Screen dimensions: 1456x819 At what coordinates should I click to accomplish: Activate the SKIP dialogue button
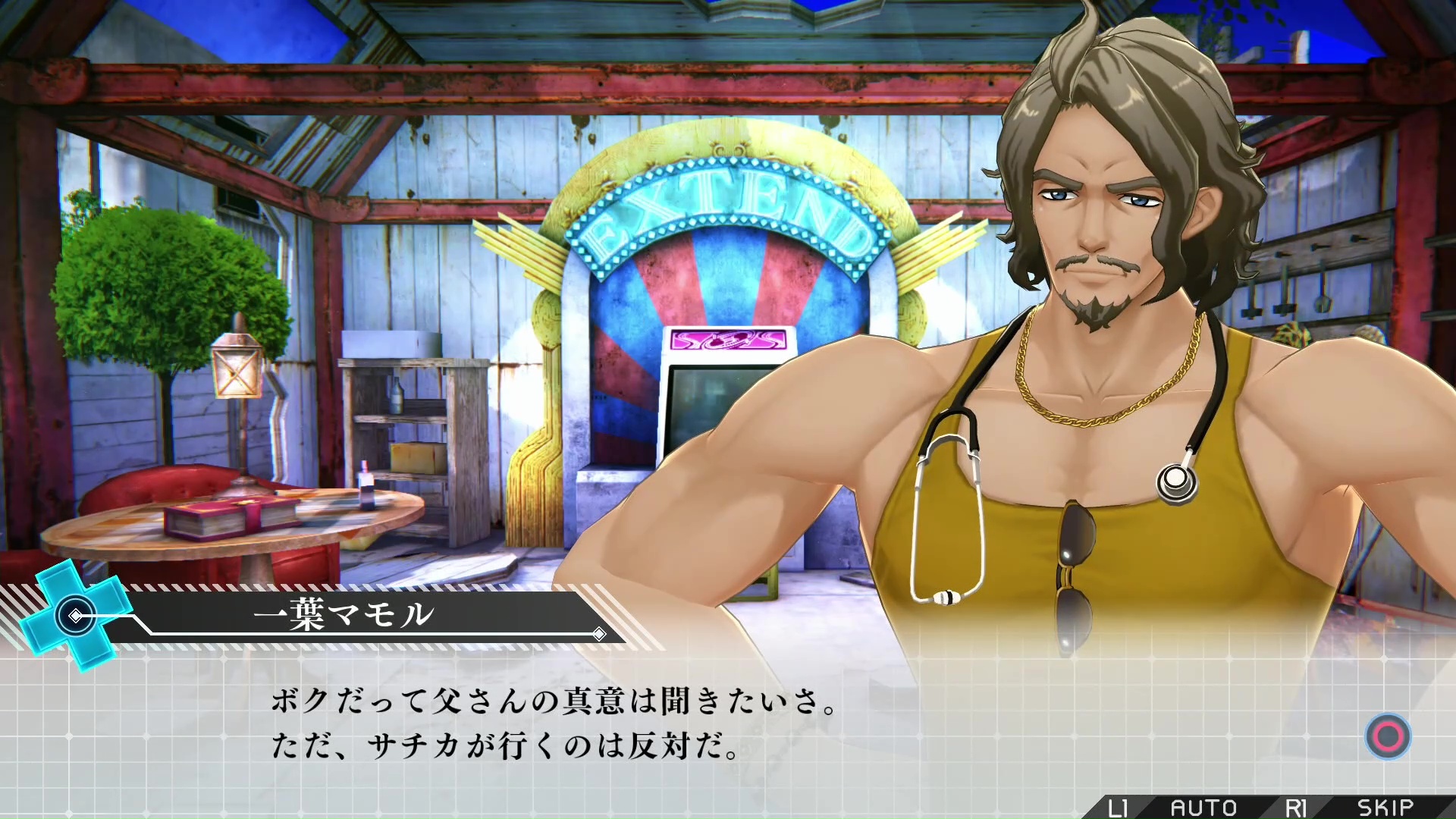[x=1385, y=808]
